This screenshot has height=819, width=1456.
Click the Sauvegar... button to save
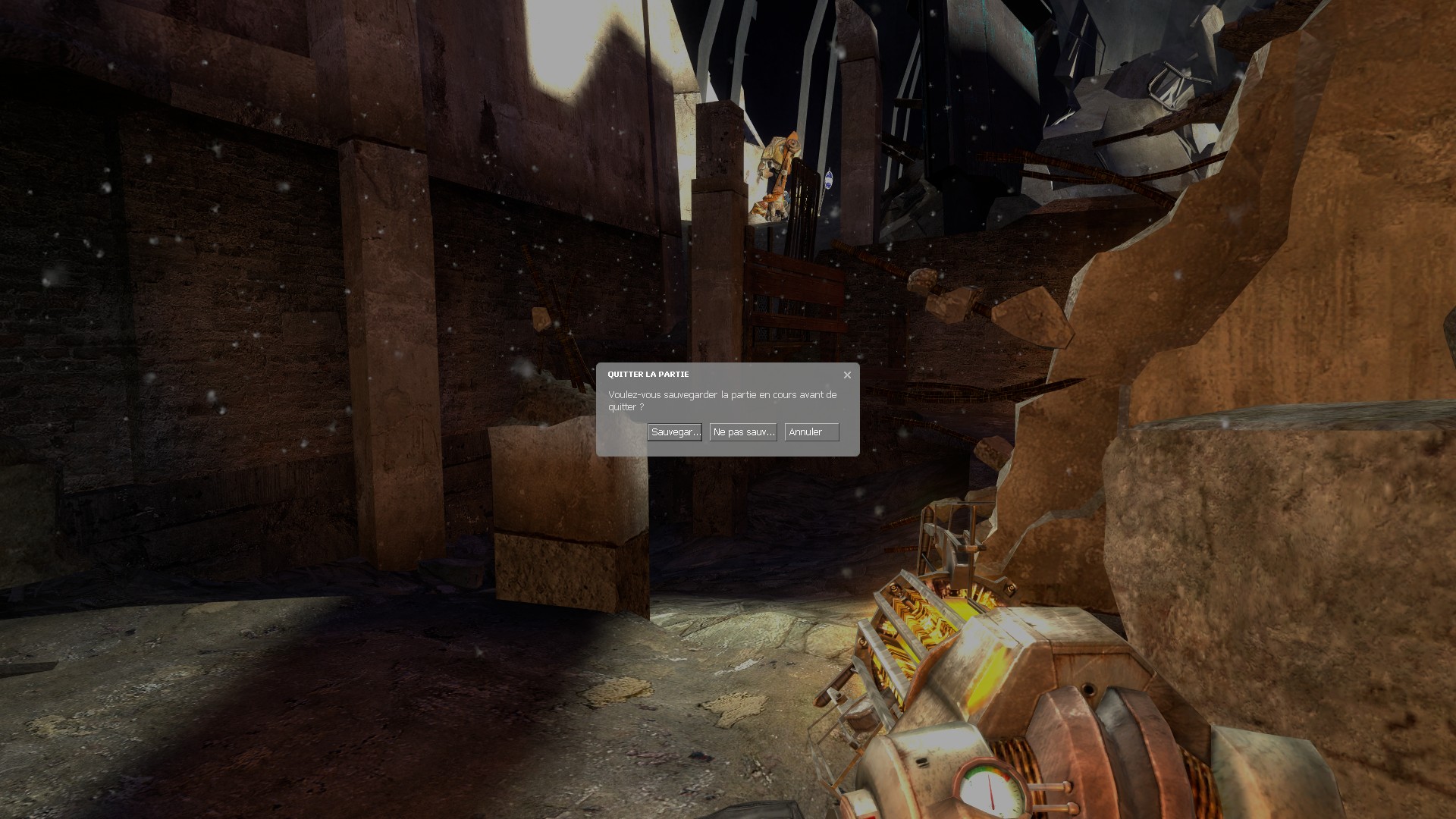pyautogui.click(x=674, y=432)
